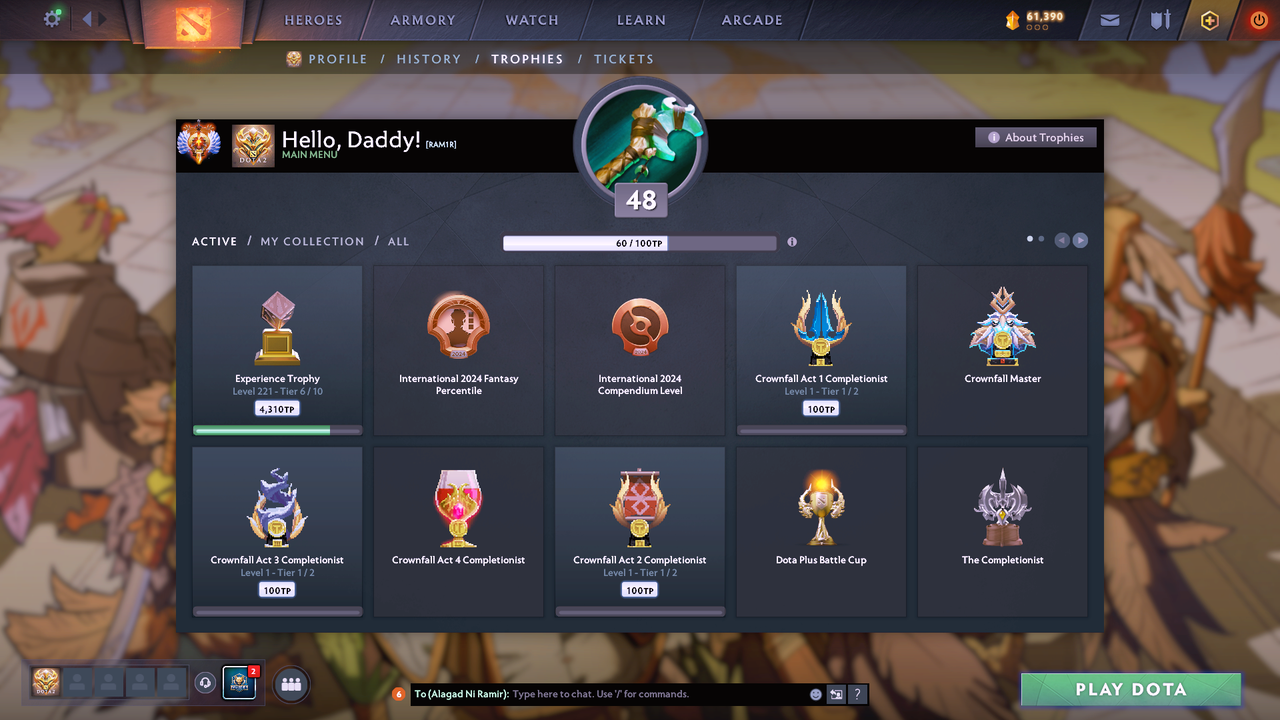Open the emoticon picker in chat

[x=815, y=693]
